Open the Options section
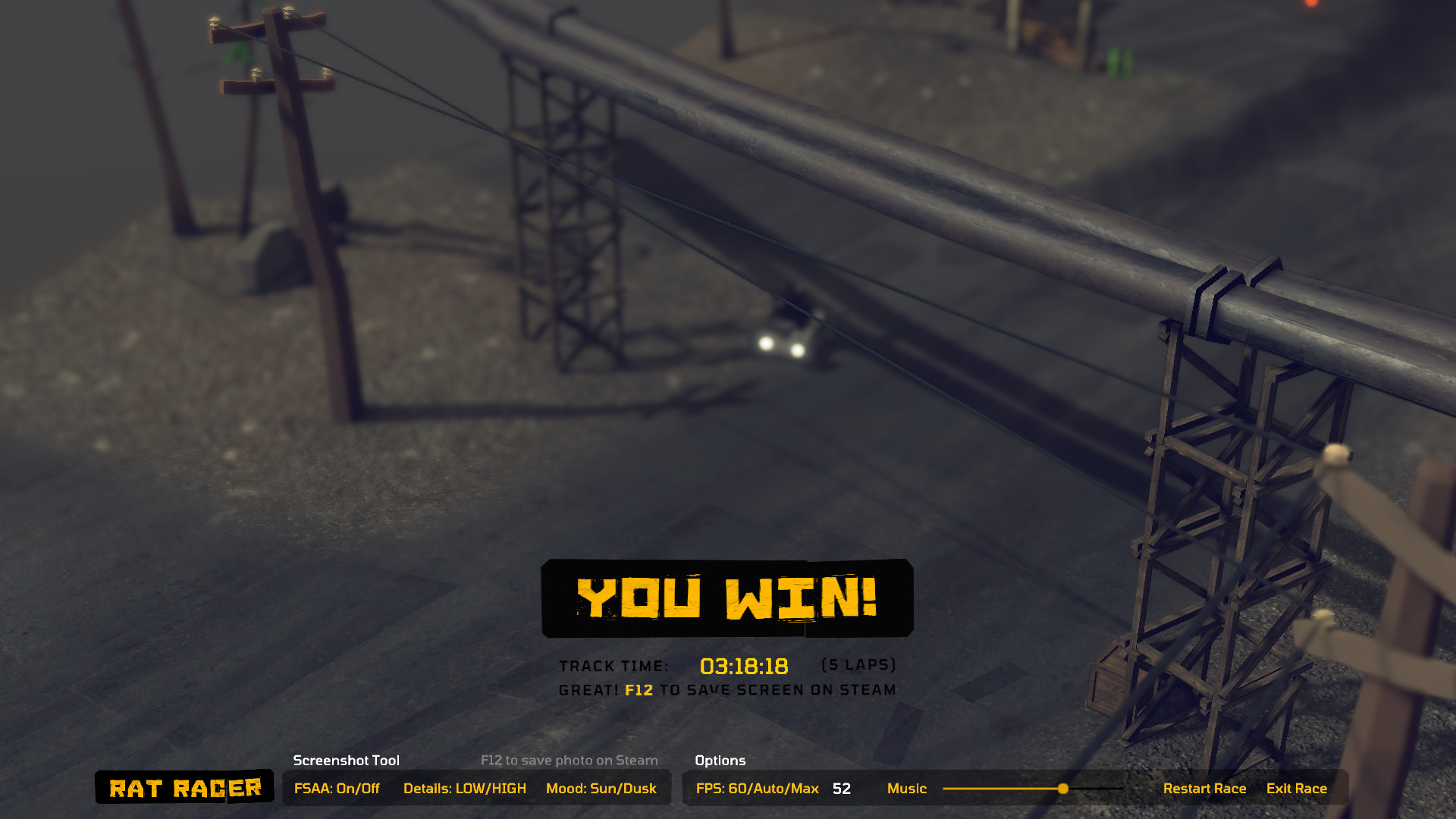The width and height of the screenshot is (1456, 819). 719,761
